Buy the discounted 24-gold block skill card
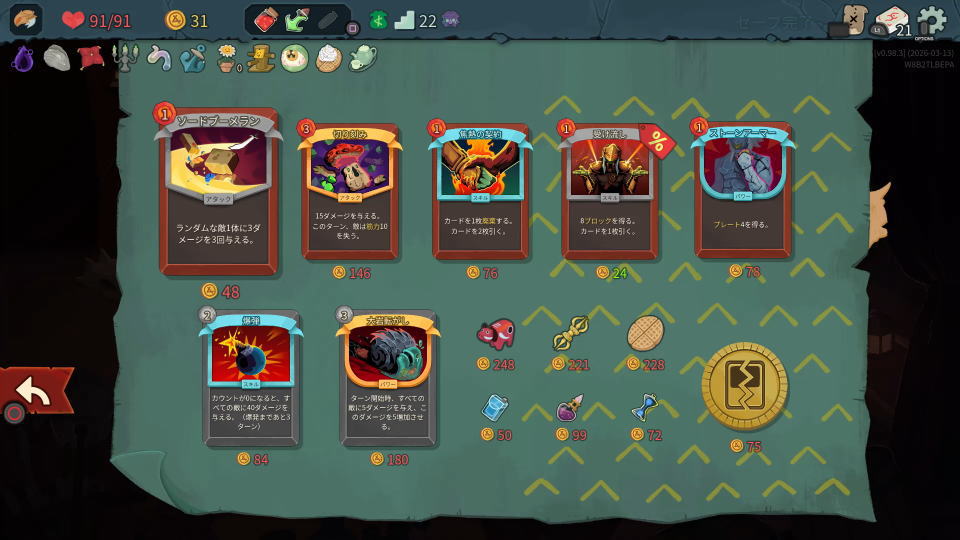 point(610,190)
